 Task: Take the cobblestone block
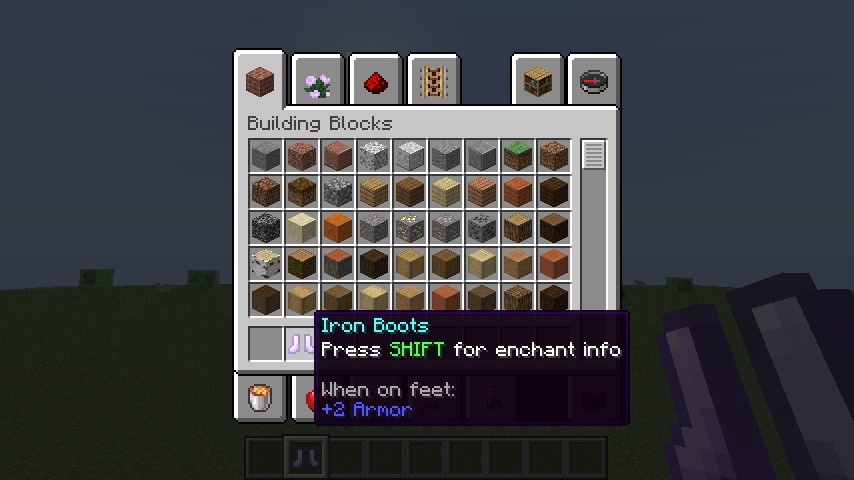[x=337, y=192]
